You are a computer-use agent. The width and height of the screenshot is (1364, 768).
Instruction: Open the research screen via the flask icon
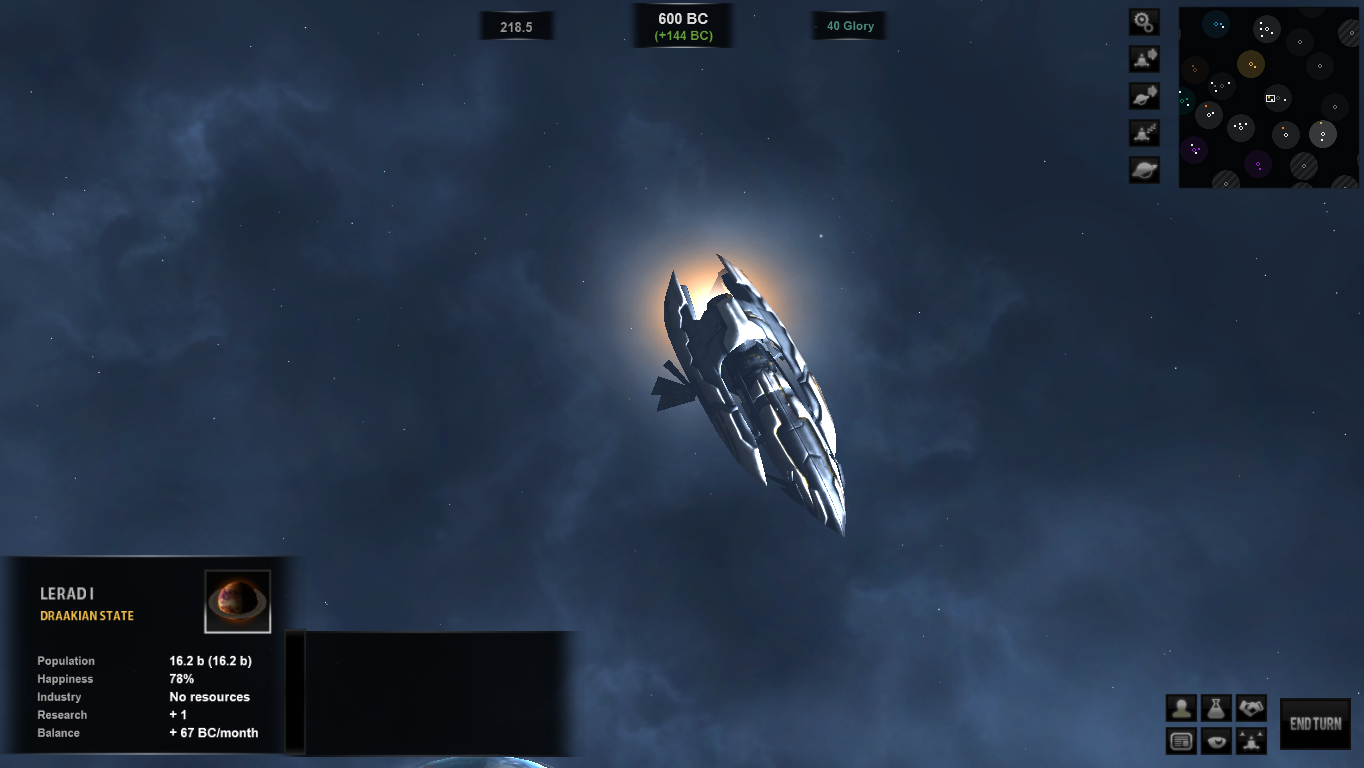(x=1214, y=707)
